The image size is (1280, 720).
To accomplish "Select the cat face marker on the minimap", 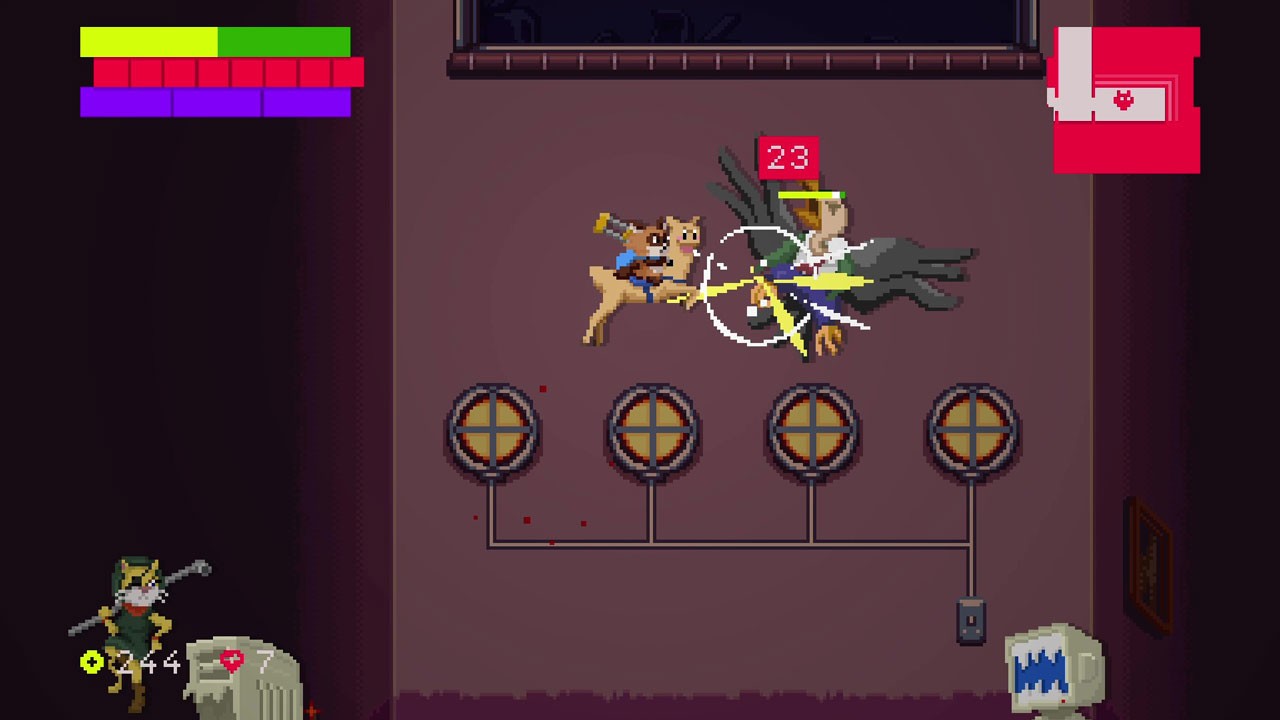I will pos(1124,99).
